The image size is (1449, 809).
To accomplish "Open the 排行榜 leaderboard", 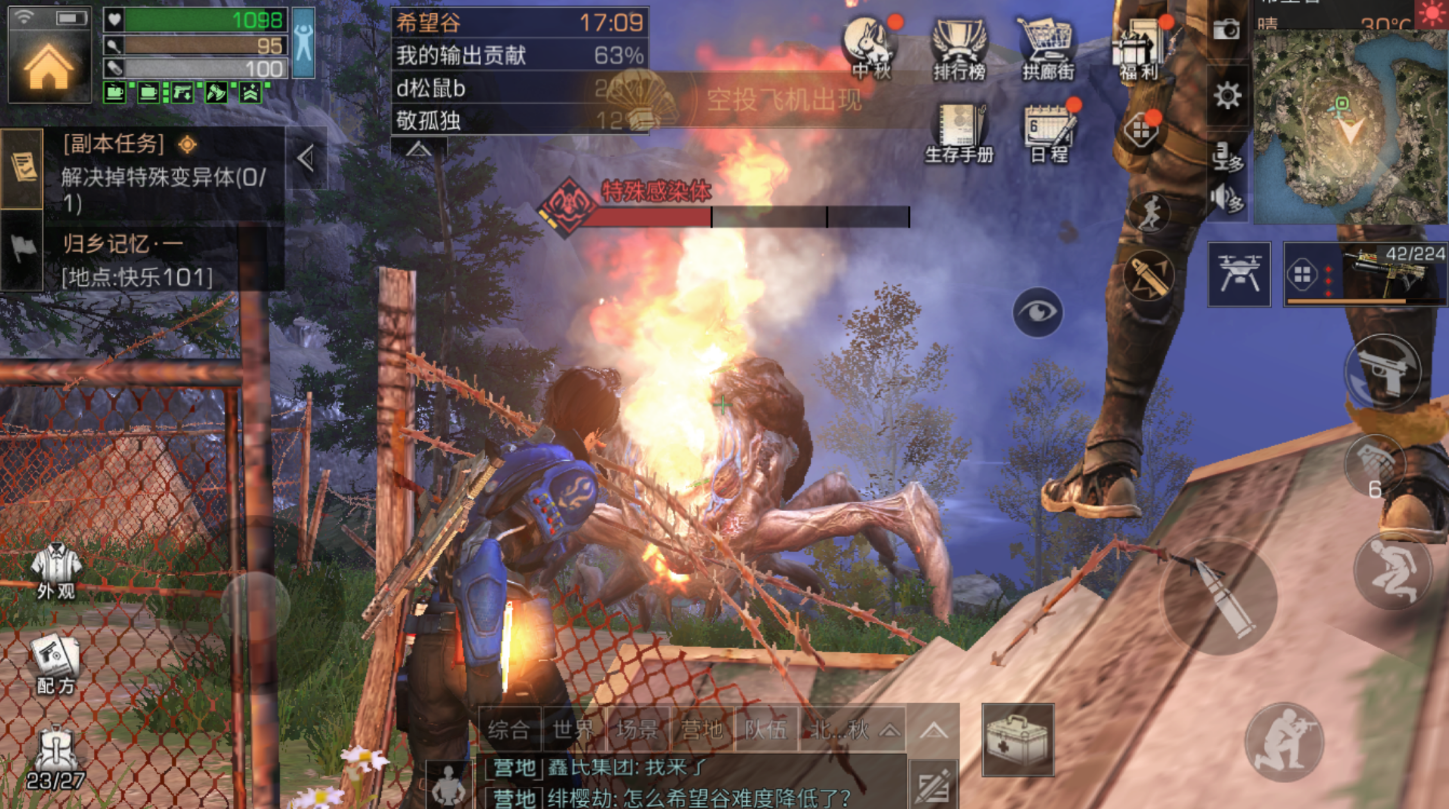I will [x=959, y=45].
